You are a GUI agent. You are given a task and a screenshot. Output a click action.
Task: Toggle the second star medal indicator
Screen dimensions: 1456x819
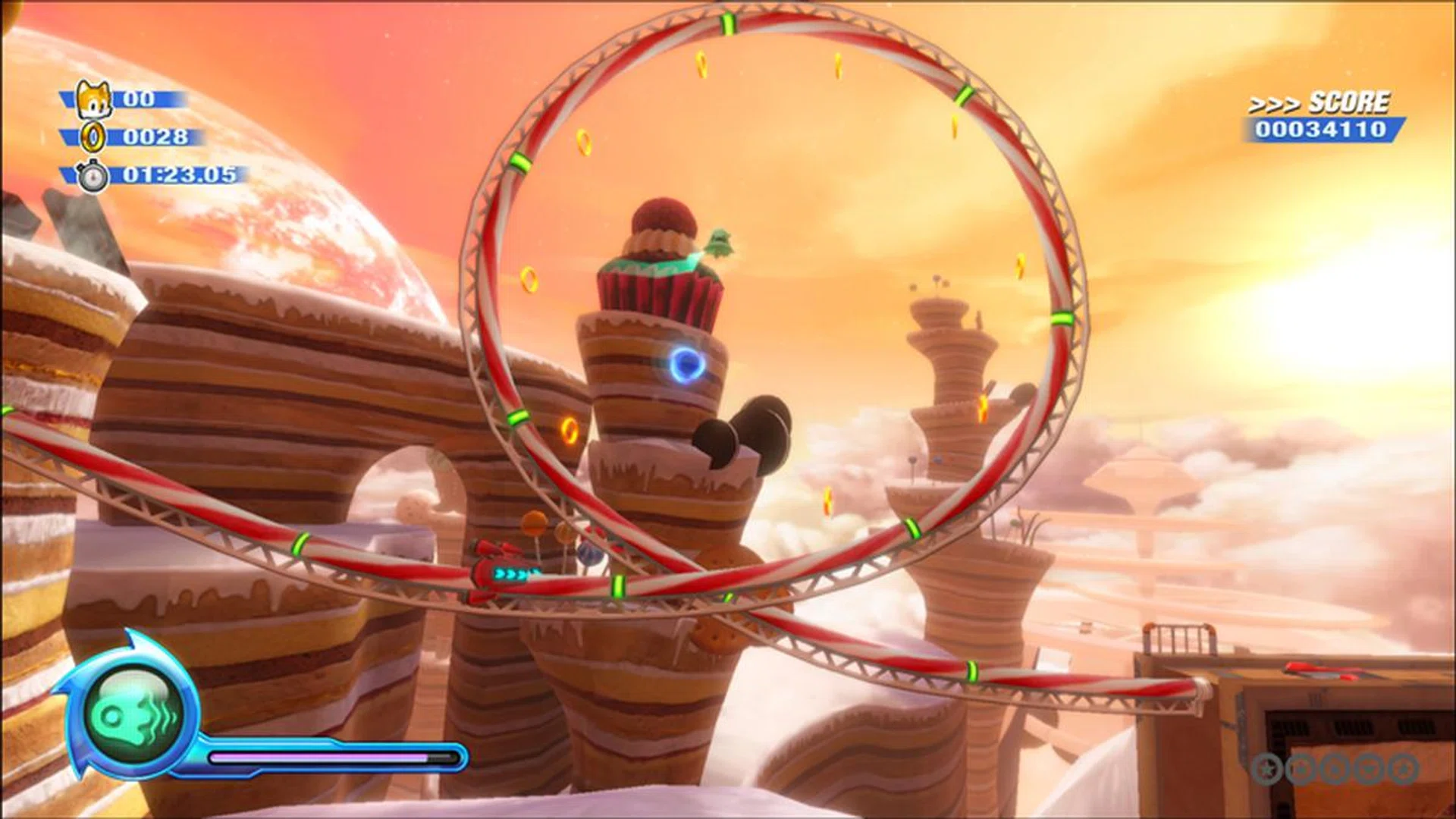click(x=1301, y=768)
